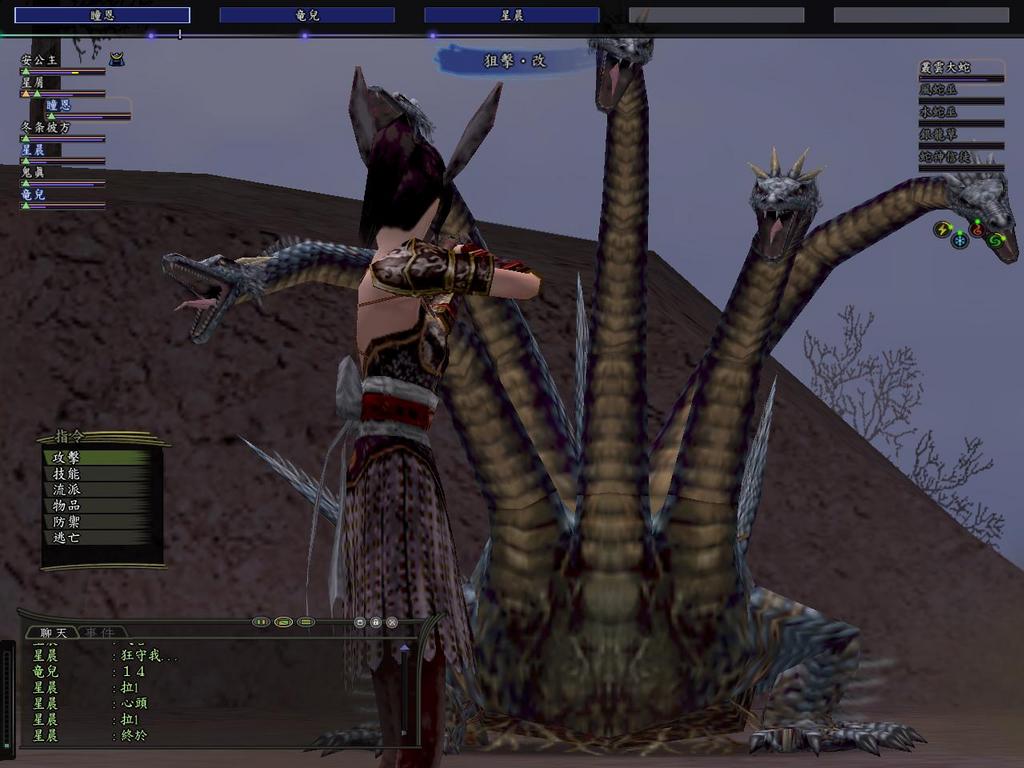Select party member 冬条彼方 in the party list
Screen dimensions: 1024x768
(46, 127)
